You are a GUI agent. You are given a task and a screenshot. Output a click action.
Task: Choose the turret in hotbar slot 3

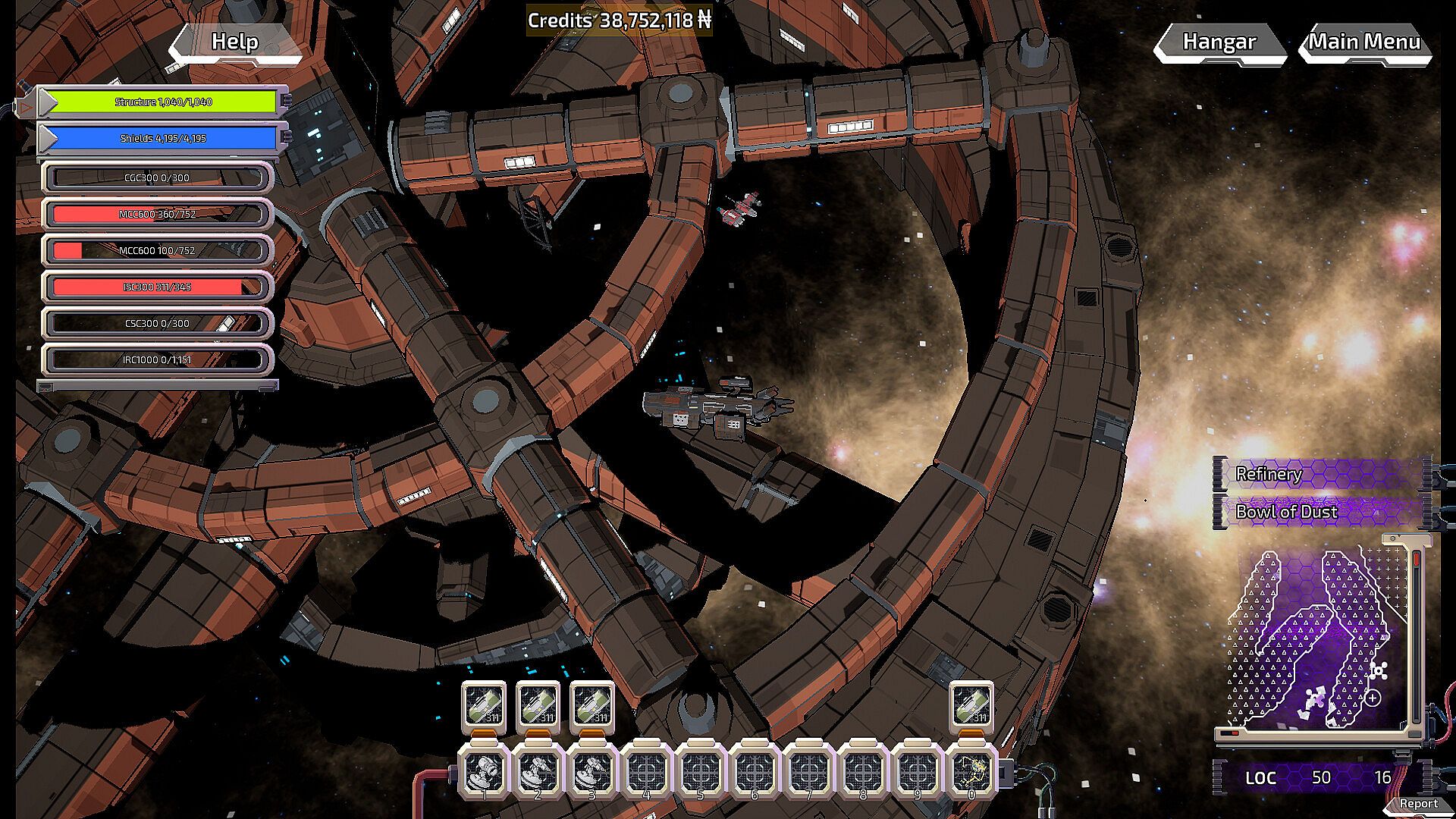click(x=592, y=772)
